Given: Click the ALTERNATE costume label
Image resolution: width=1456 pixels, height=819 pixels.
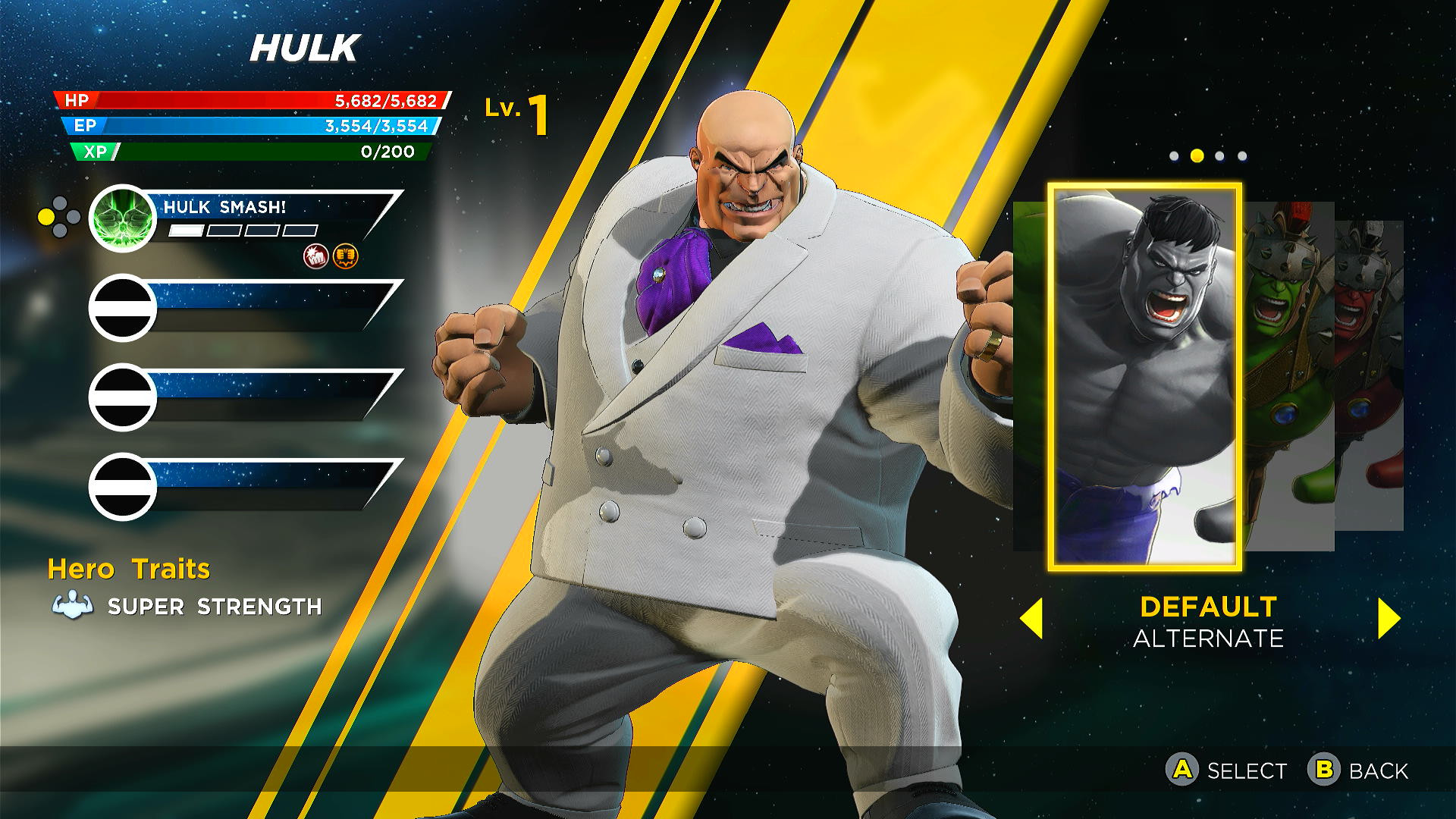Looking at the screenshot, I should [1207, 639].
